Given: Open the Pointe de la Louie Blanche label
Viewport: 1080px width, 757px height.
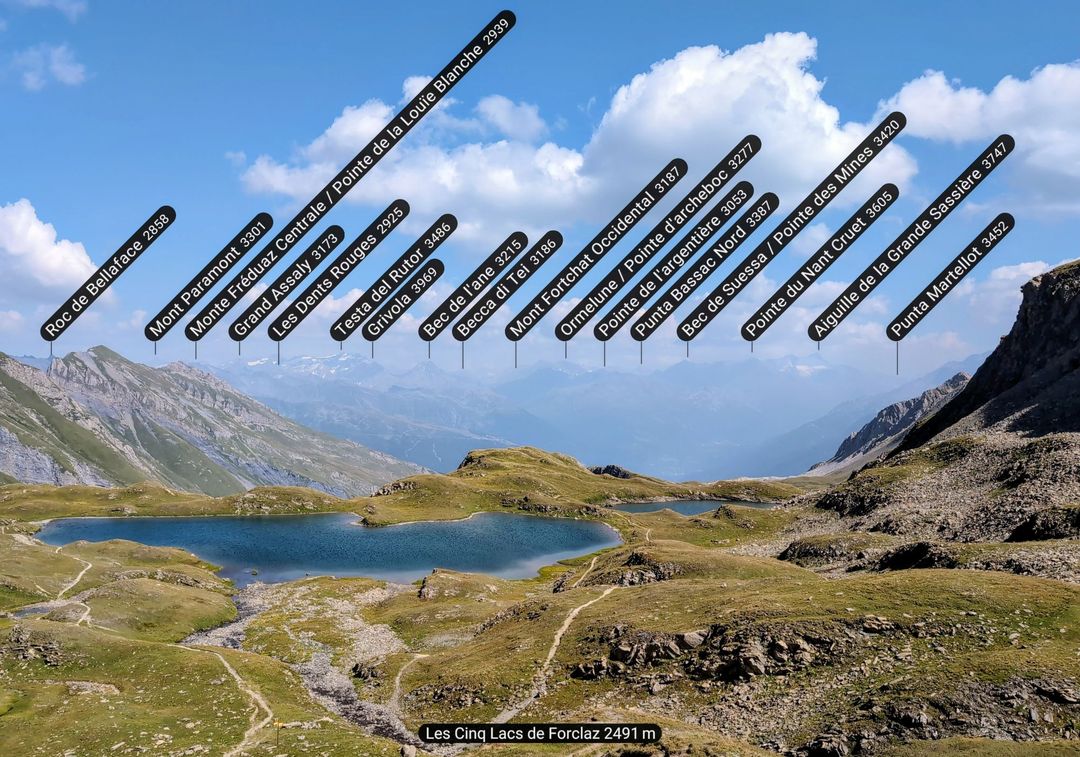Looking at the screenshot, I should [350, 176].
